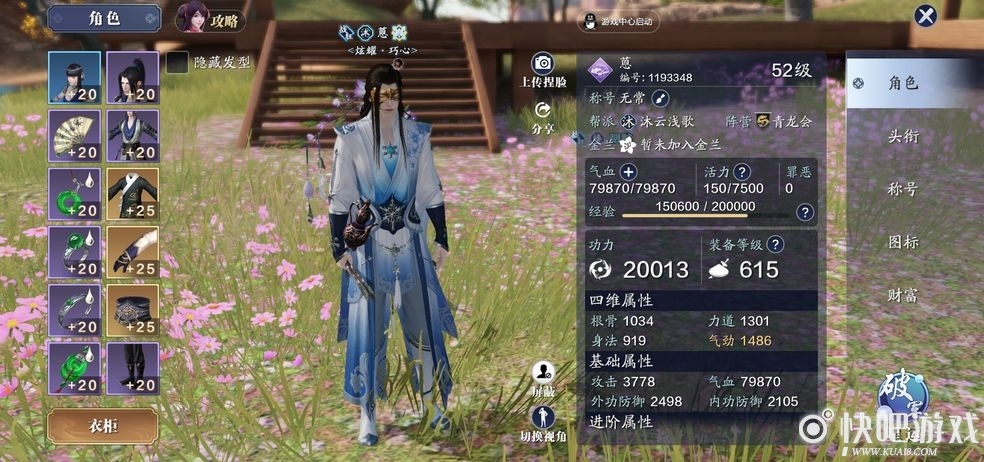
Task: Open the 财富 tab
Action: [x=903, y=295]
